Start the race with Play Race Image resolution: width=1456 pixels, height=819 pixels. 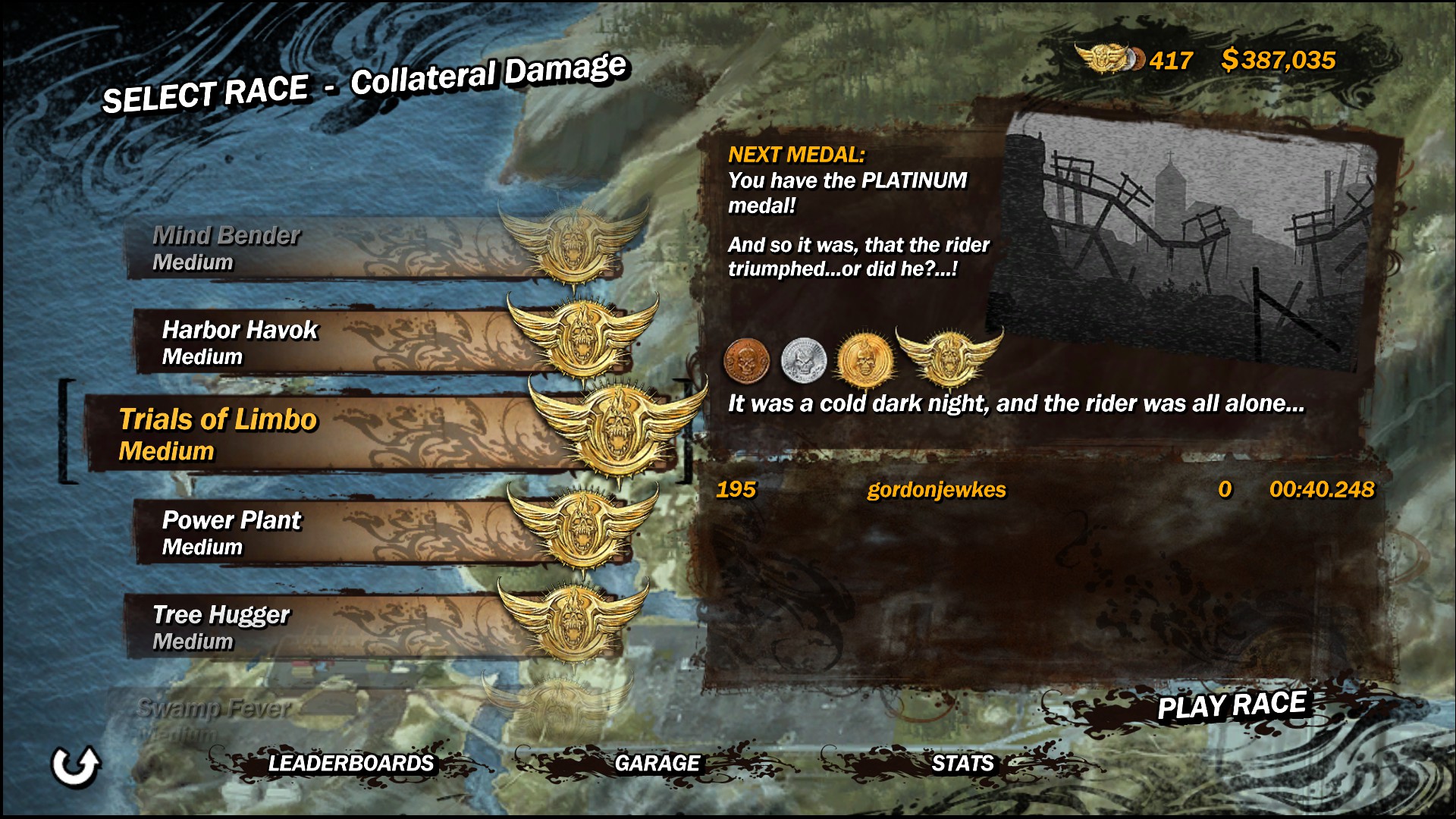coord(1232,706)
